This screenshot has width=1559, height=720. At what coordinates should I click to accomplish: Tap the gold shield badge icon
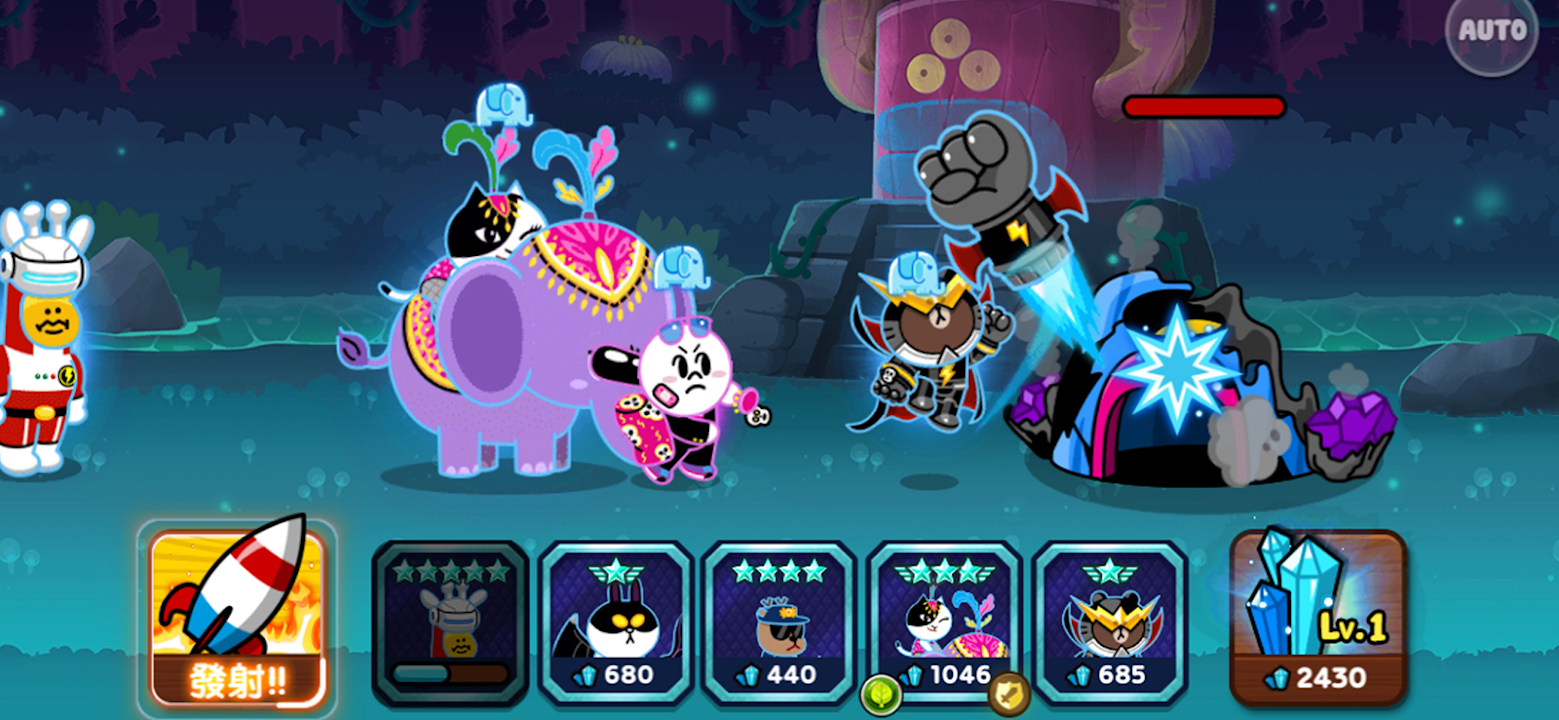click(1008, 693)
